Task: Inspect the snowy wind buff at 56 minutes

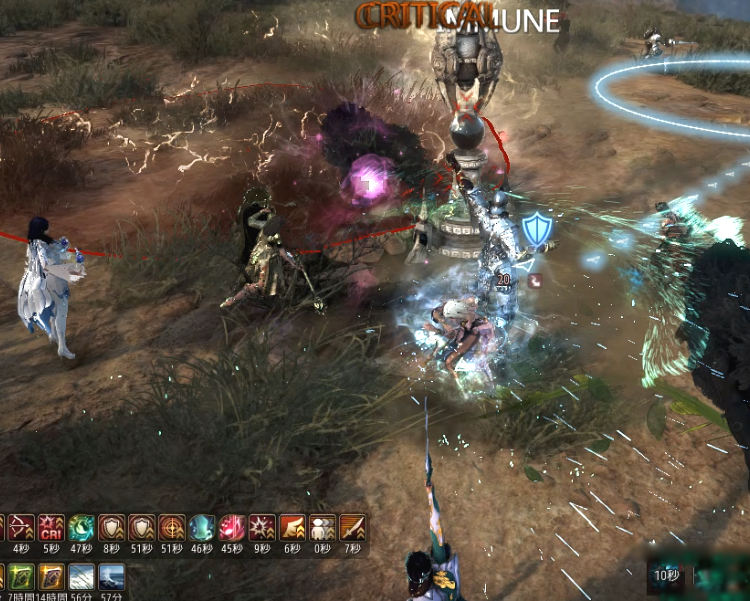Action: point(80,576)
